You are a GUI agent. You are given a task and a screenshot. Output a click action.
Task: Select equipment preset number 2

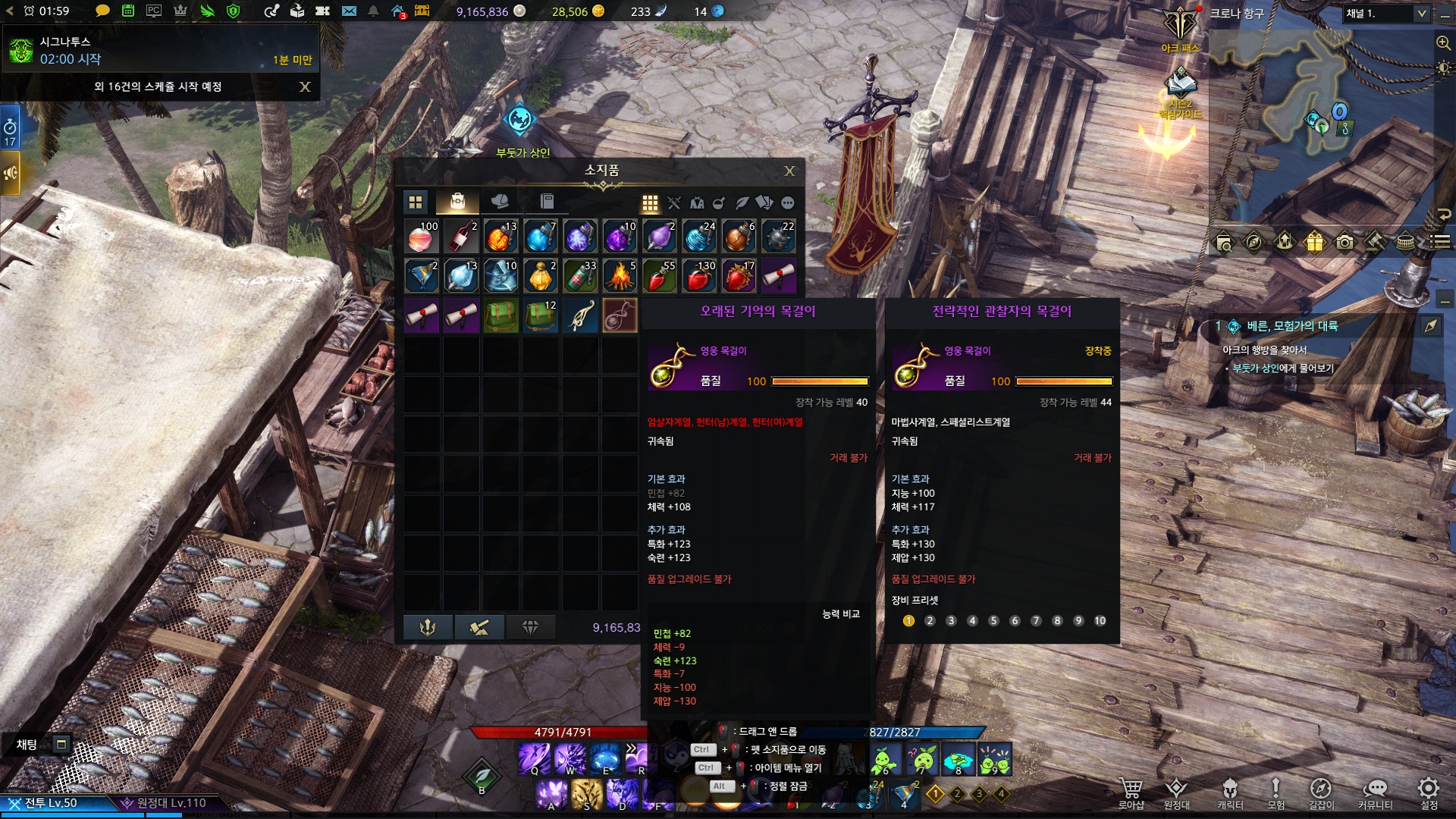coord(930,621)
